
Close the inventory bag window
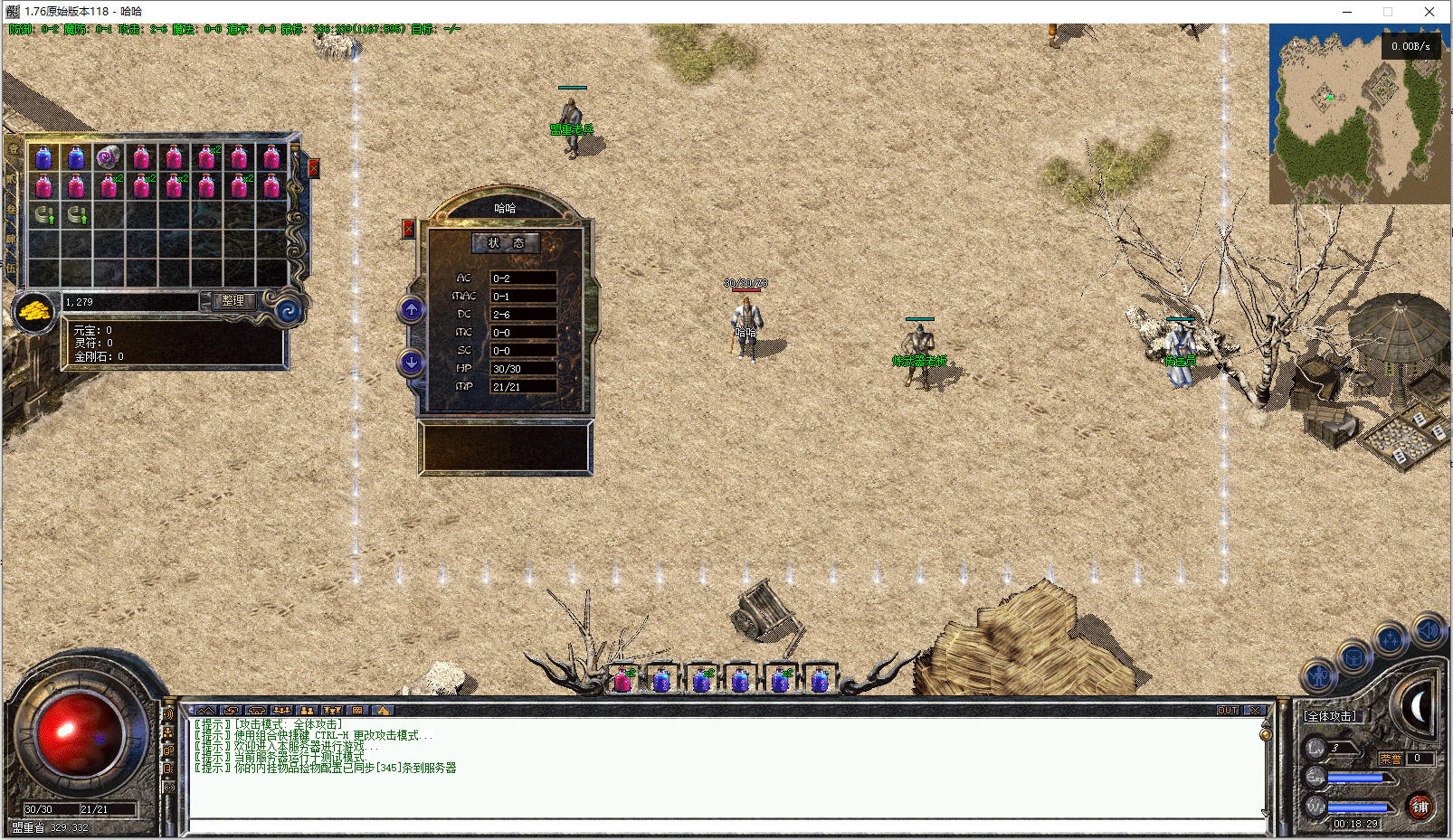314,168
